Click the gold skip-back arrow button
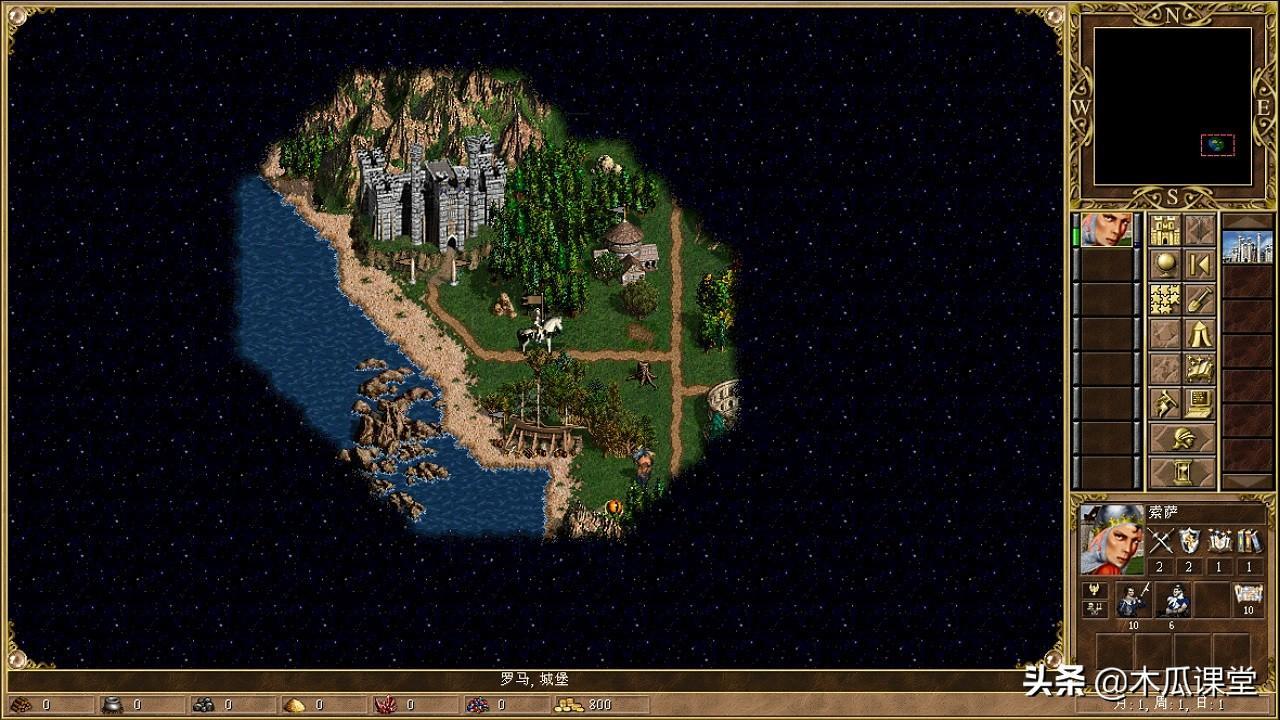 coord(1200,265)
